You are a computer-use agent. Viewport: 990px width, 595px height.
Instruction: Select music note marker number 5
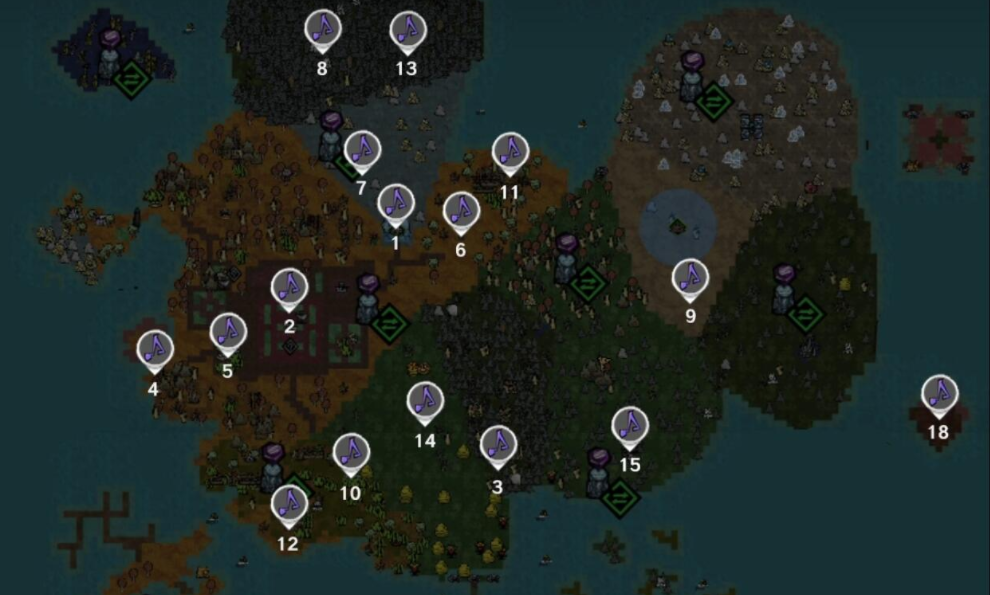(x=228, y=332)
